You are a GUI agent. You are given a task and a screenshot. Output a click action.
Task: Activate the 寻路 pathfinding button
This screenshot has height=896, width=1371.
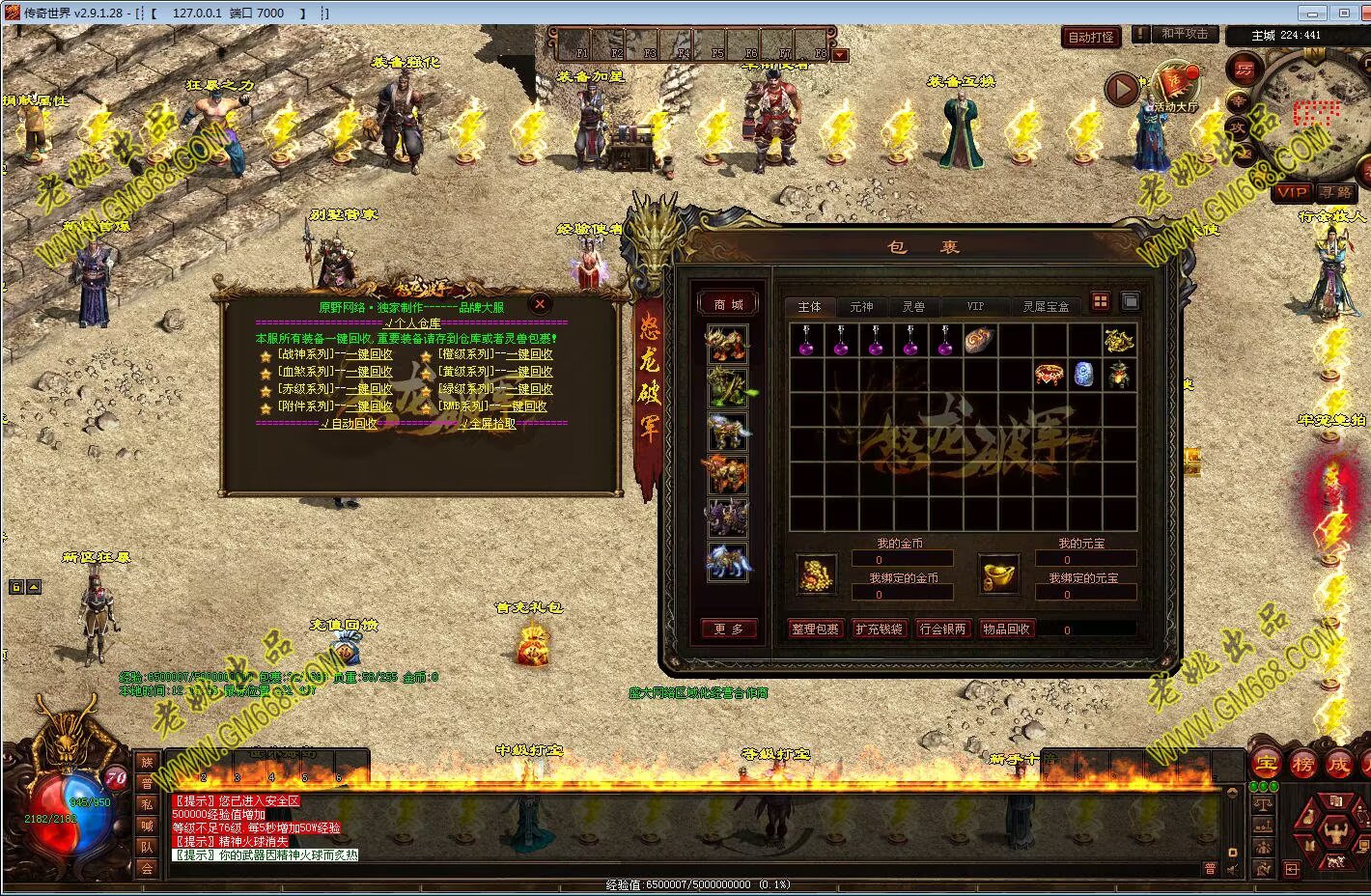1336,193
